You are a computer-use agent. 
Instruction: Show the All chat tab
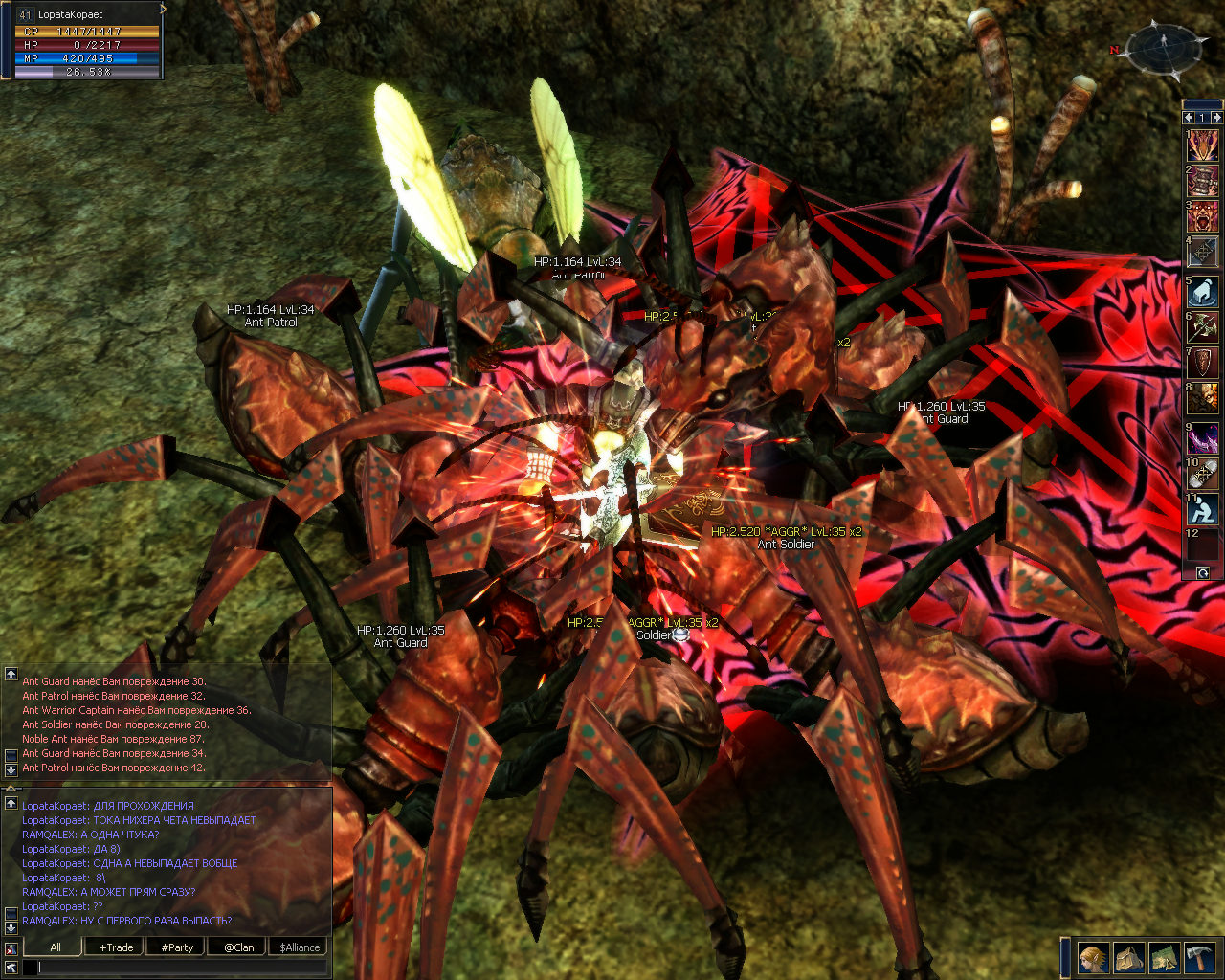(55, 947)
